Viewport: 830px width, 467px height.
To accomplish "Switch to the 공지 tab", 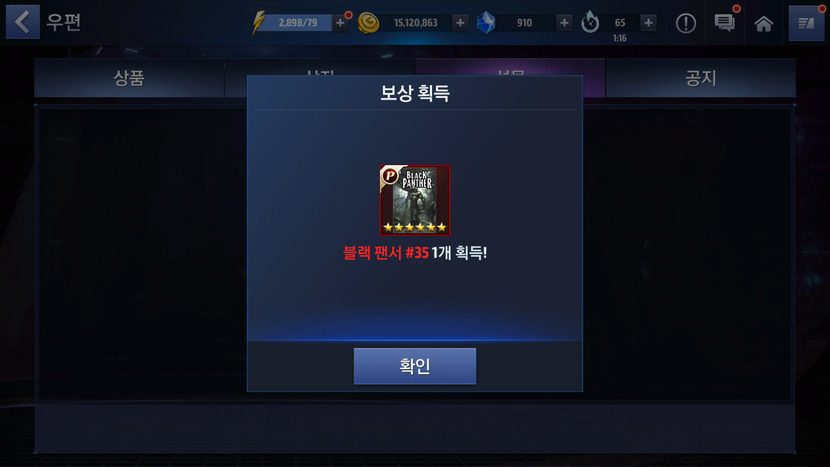I will (700, 78).
